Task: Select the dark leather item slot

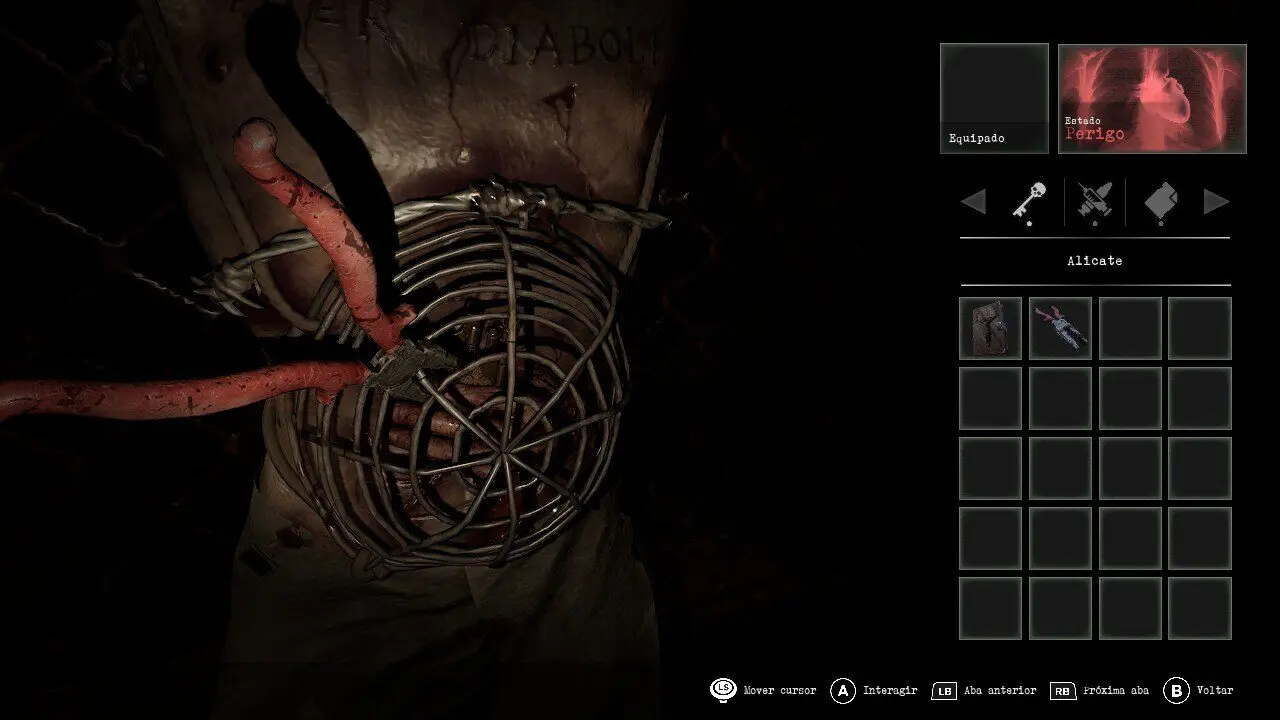Action: pos(990,328)
